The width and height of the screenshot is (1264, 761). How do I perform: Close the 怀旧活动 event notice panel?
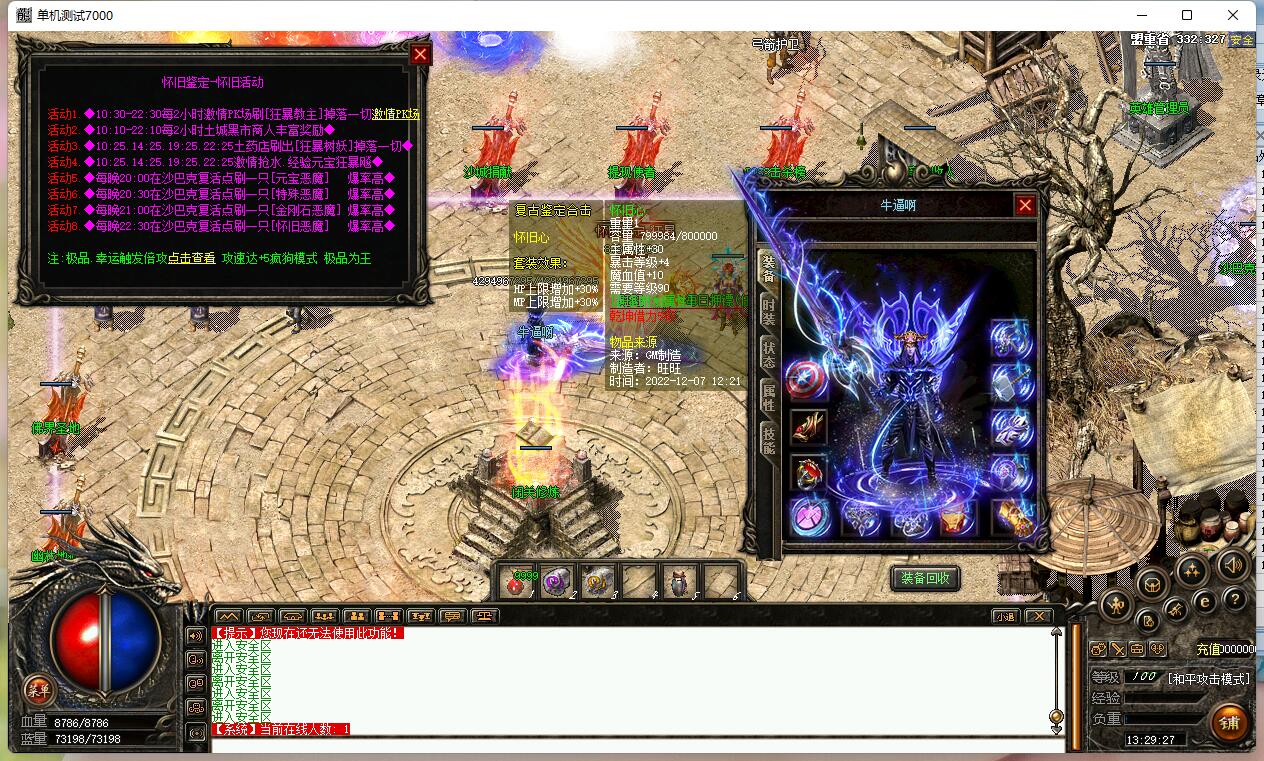[x=421, y=54]
